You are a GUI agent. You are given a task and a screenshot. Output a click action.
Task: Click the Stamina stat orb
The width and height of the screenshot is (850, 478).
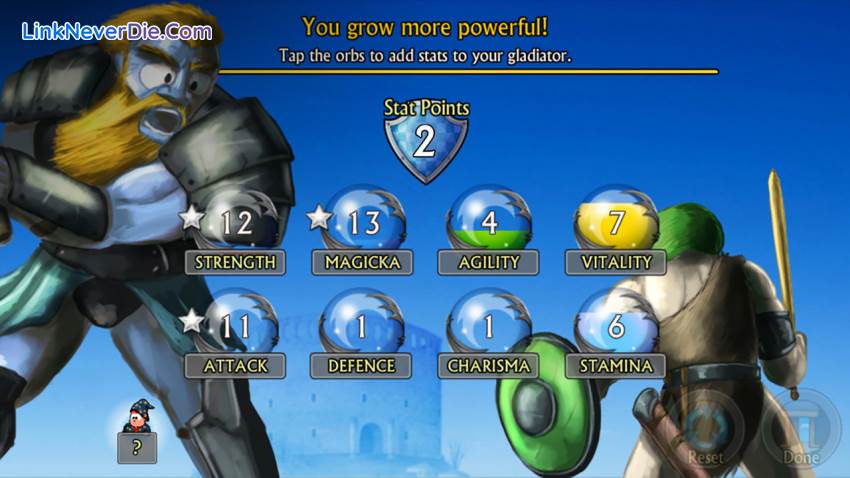click(x=616, y=326)
